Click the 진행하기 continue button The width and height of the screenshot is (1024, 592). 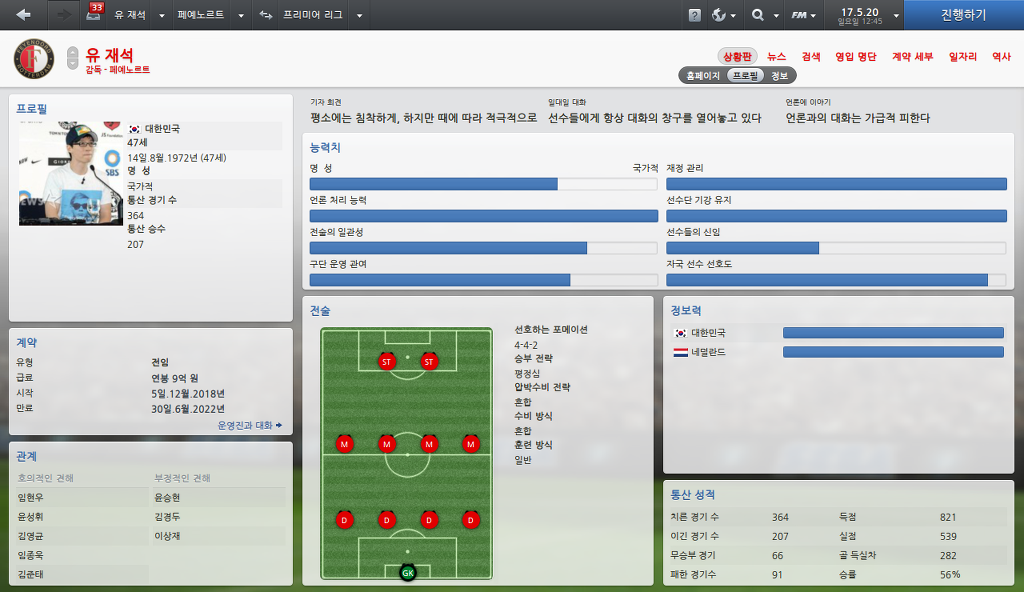tap(963, 15)
